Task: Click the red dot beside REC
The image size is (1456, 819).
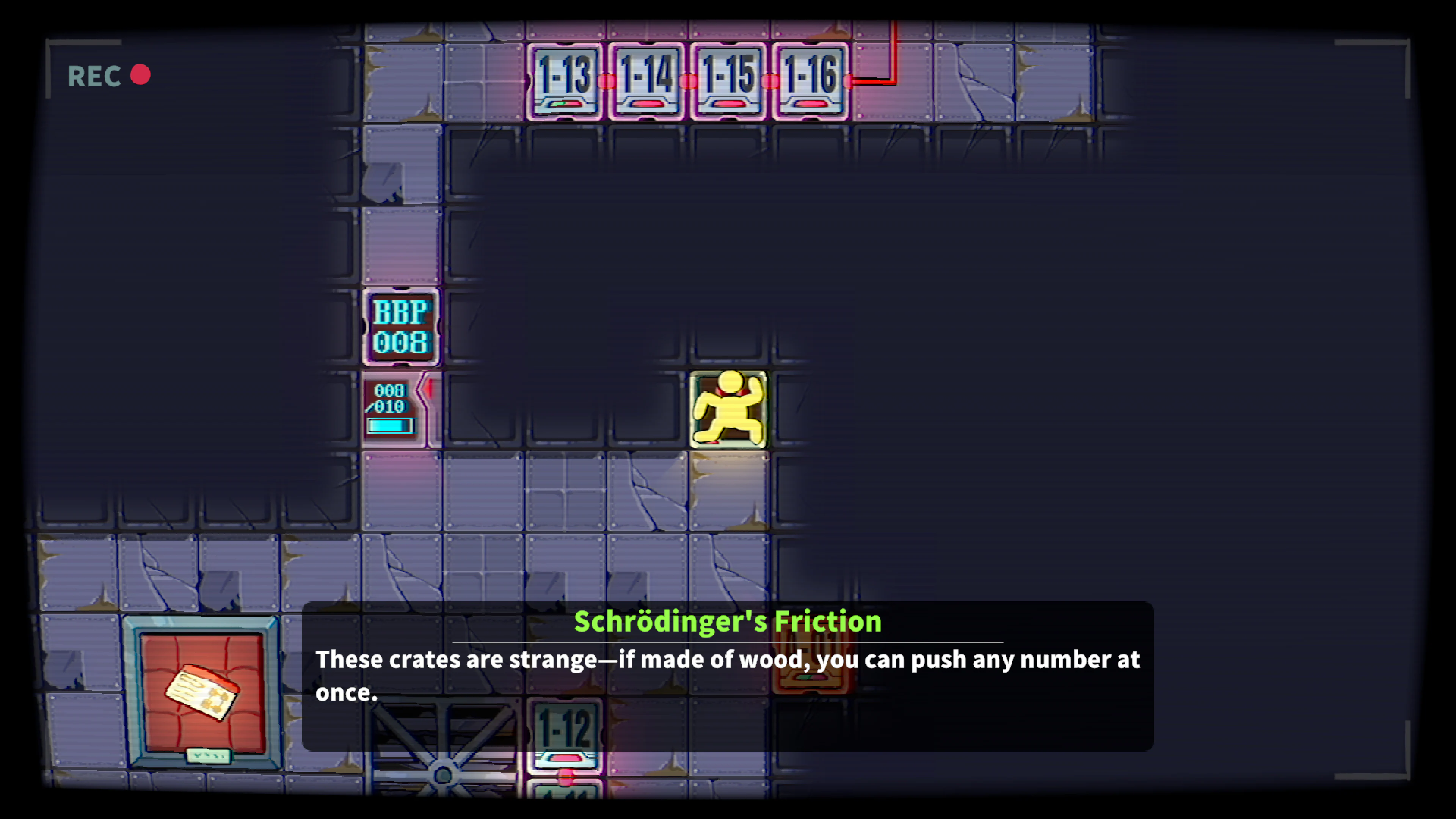Action: [x=141, y=75]
